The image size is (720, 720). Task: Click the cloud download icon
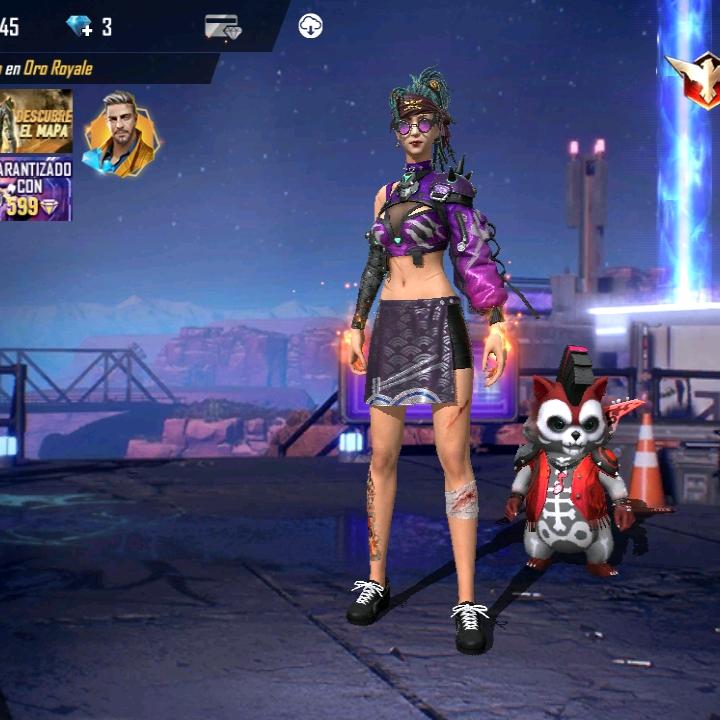coord(310,27)
